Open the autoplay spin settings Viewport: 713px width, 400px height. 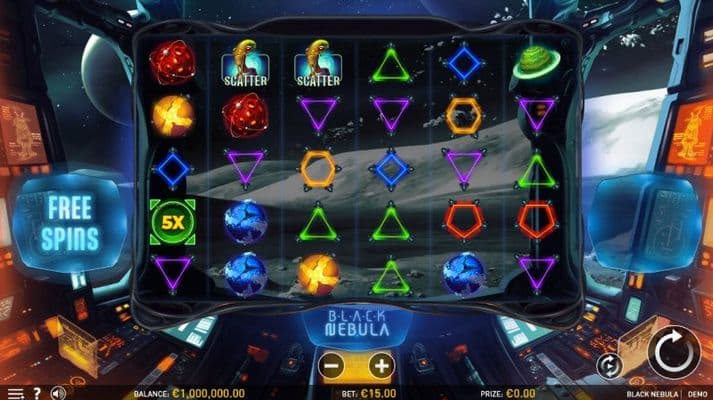[x=609, y=366]
